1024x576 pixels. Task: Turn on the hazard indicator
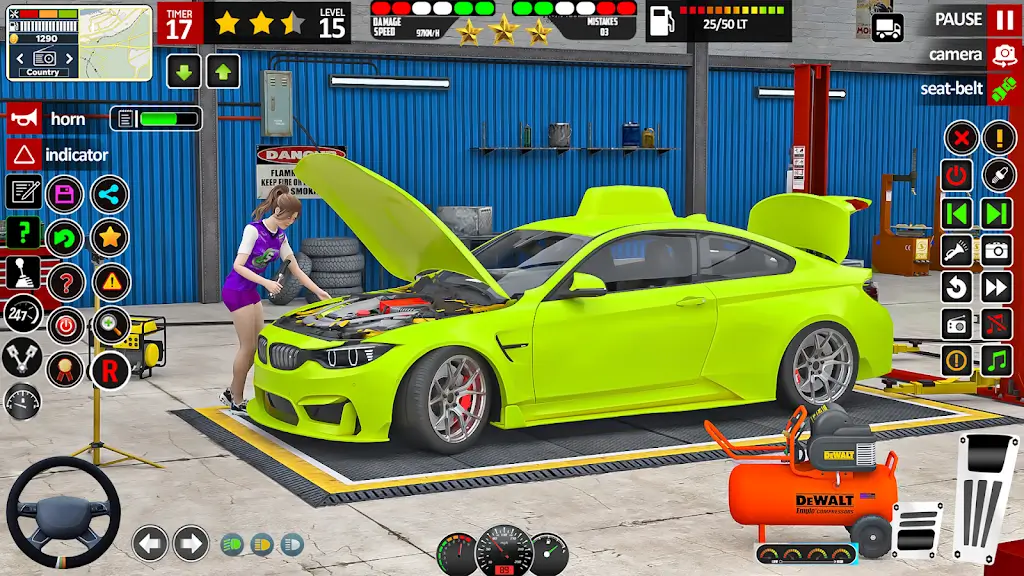(x=23, y=155)
